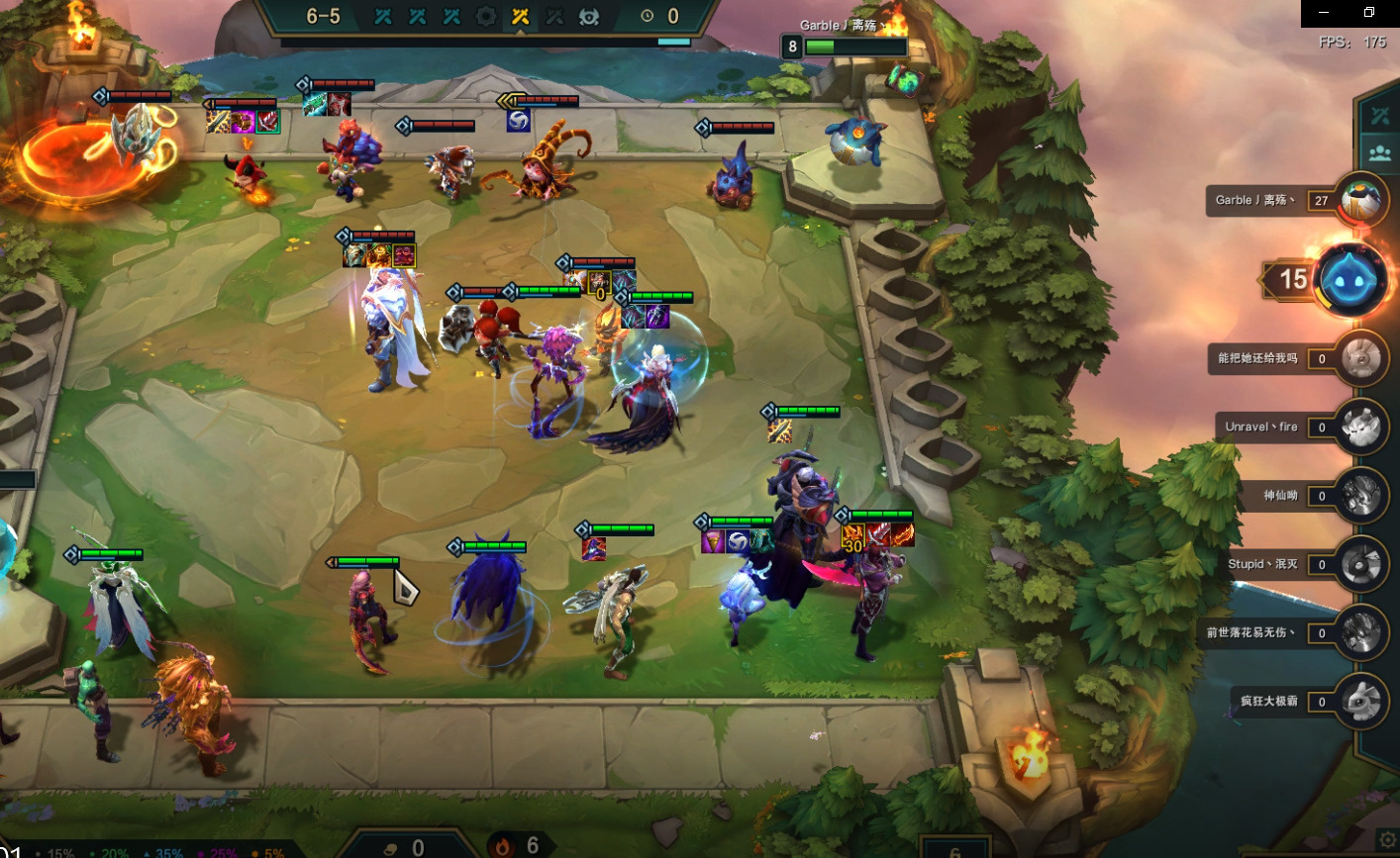
Task: Select your own blue sprite portrait
Action: pos(1352,280)
